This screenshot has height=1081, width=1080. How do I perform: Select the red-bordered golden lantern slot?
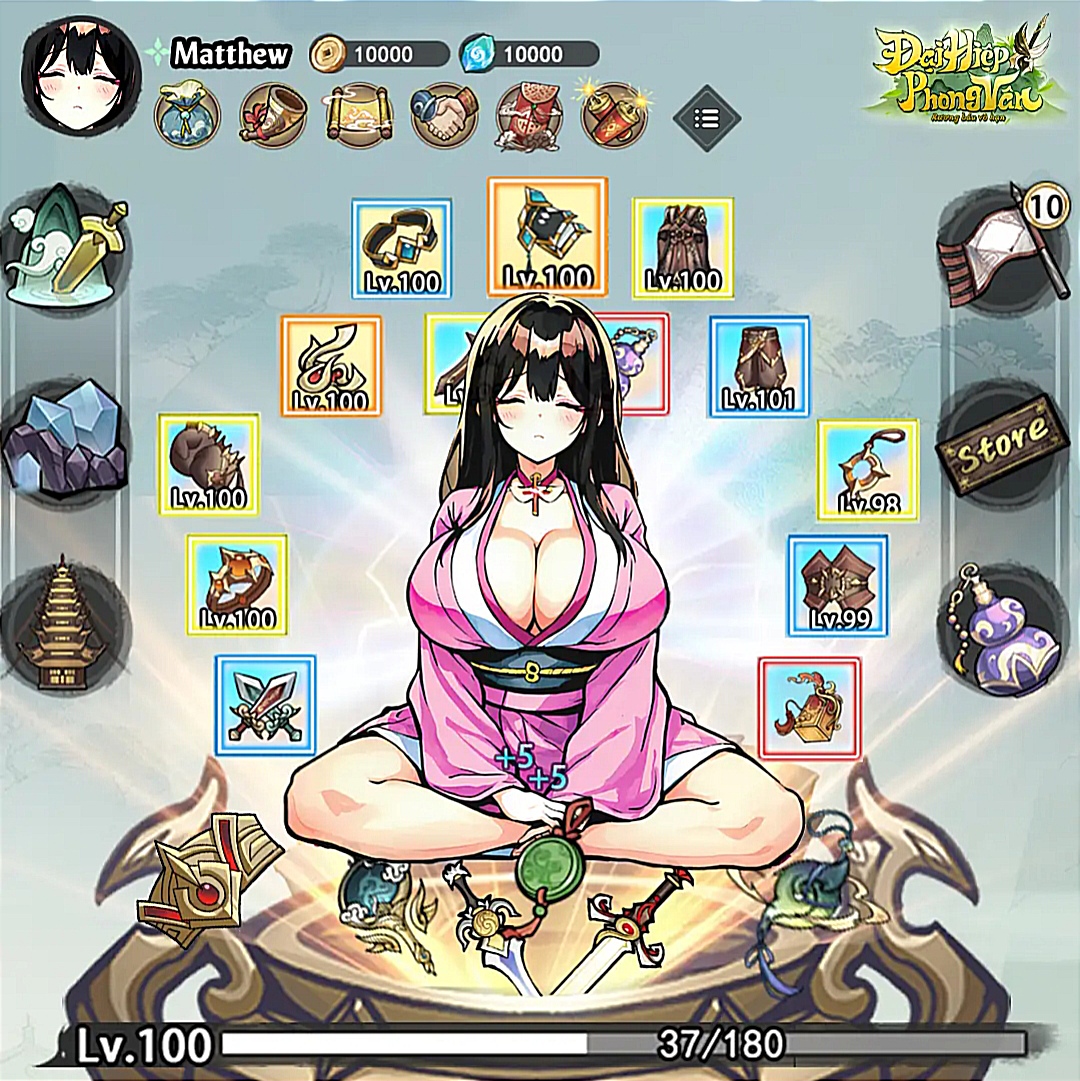809,707
